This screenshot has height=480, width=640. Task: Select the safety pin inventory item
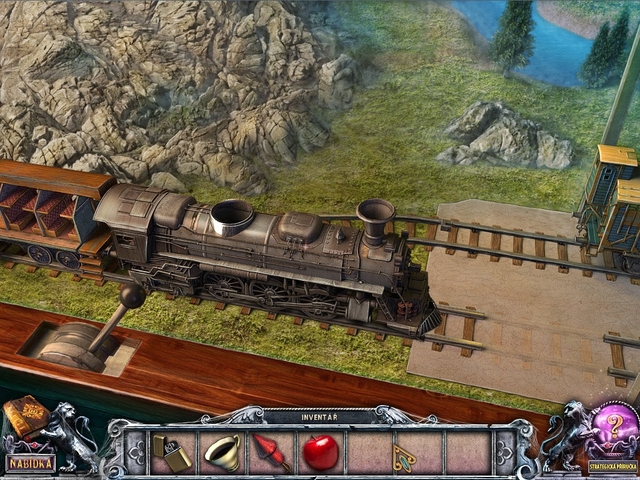404,454
